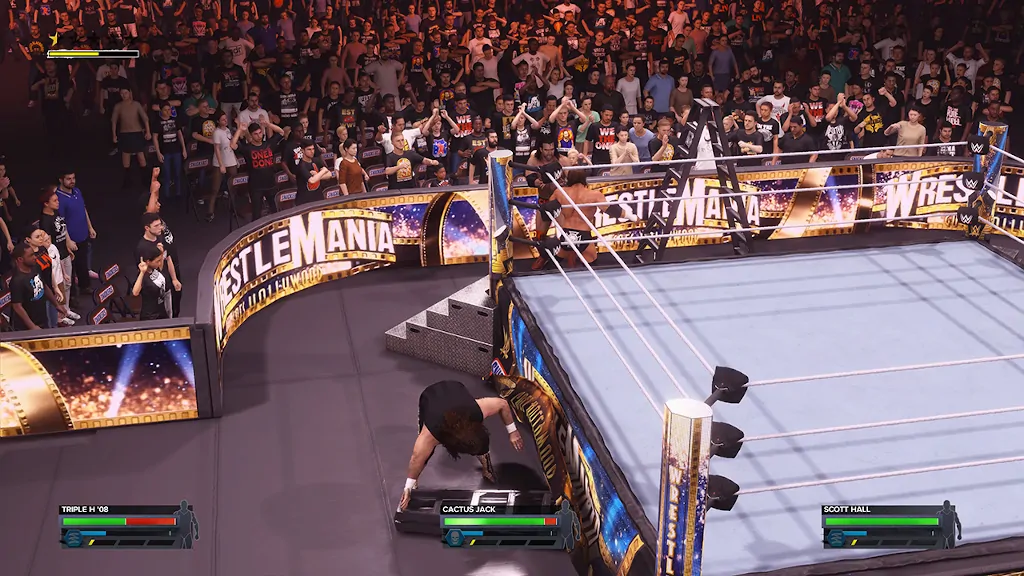Click Triple H '08's body damage silhouette
1024x576 pixels.
[185, 524]
